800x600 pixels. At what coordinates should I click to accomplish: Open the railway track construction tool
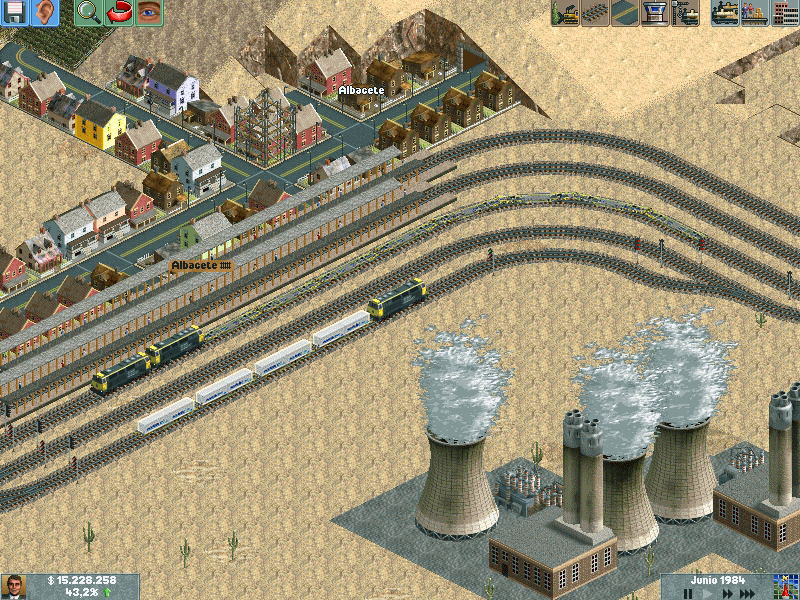point(596,13)
